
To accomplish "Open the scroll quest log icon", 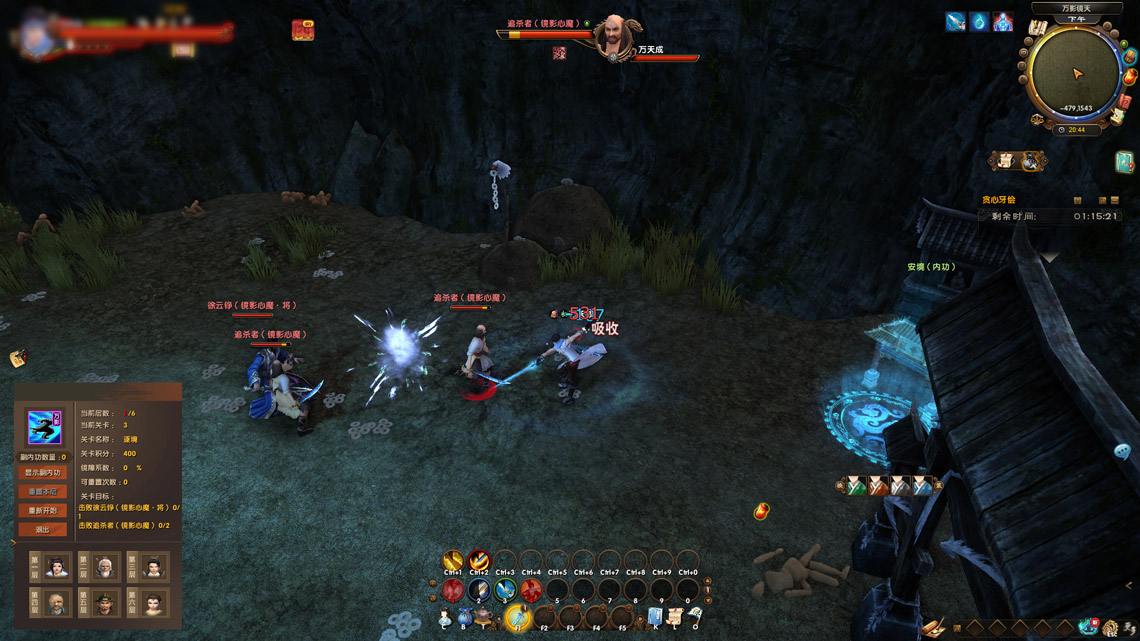I will coord(675,617).
